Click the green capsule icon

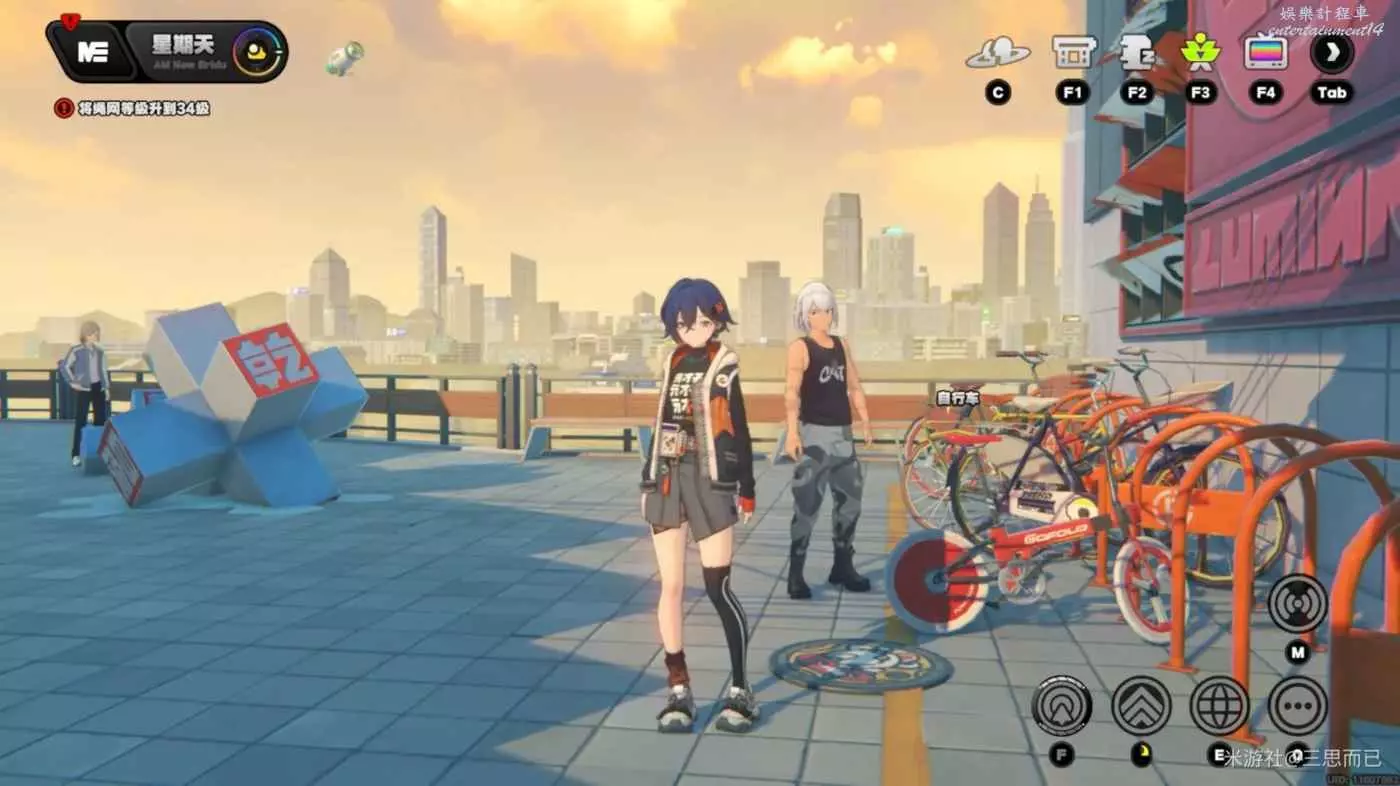click(343, 58)
